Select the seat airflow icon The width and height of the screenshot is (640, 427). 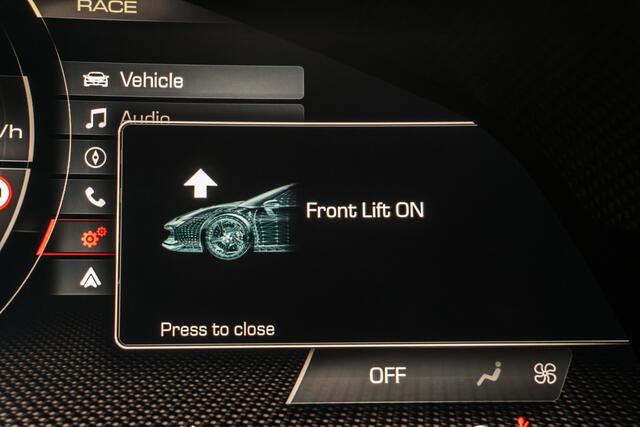[x=490, y=374]
